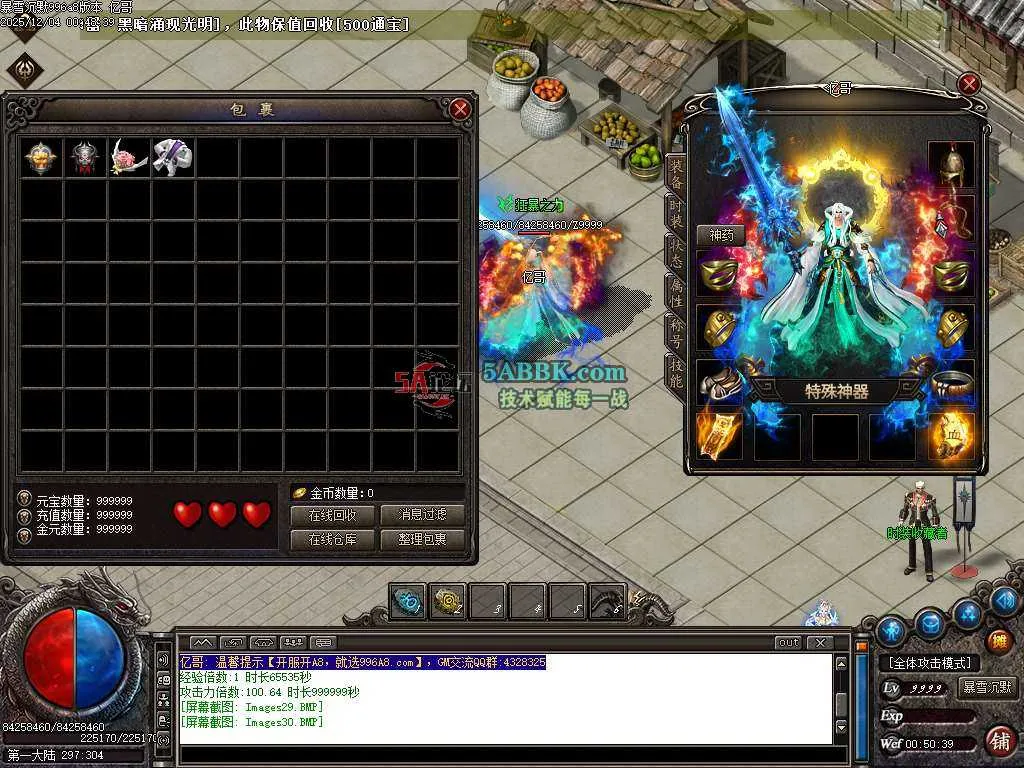1024x768 pixels.
Task: Click the 消息过滤 message filter button
Action: click(x=422, y=515)
